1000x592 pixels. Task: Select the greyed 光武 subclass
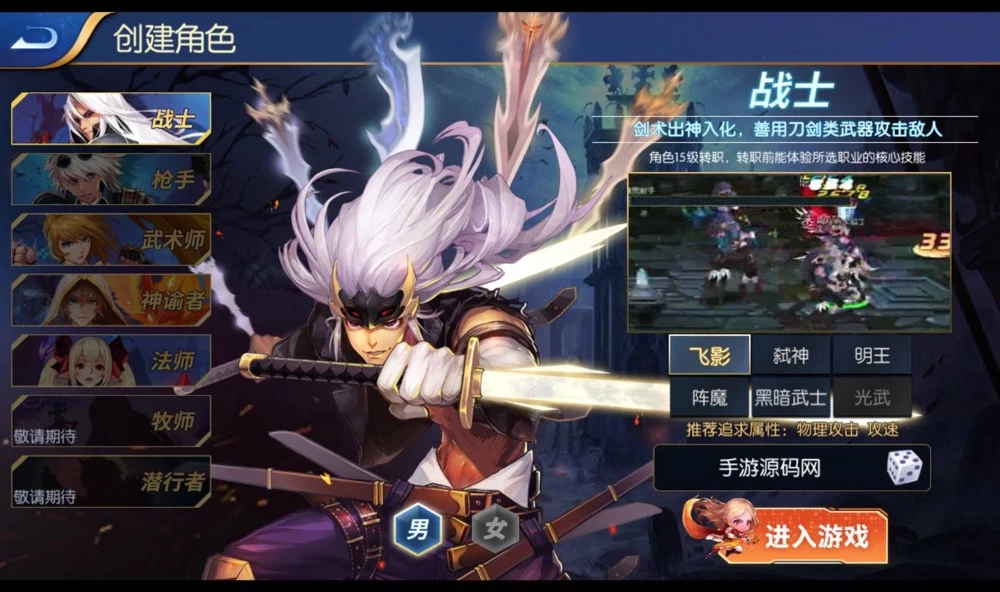tap(871, 397)
